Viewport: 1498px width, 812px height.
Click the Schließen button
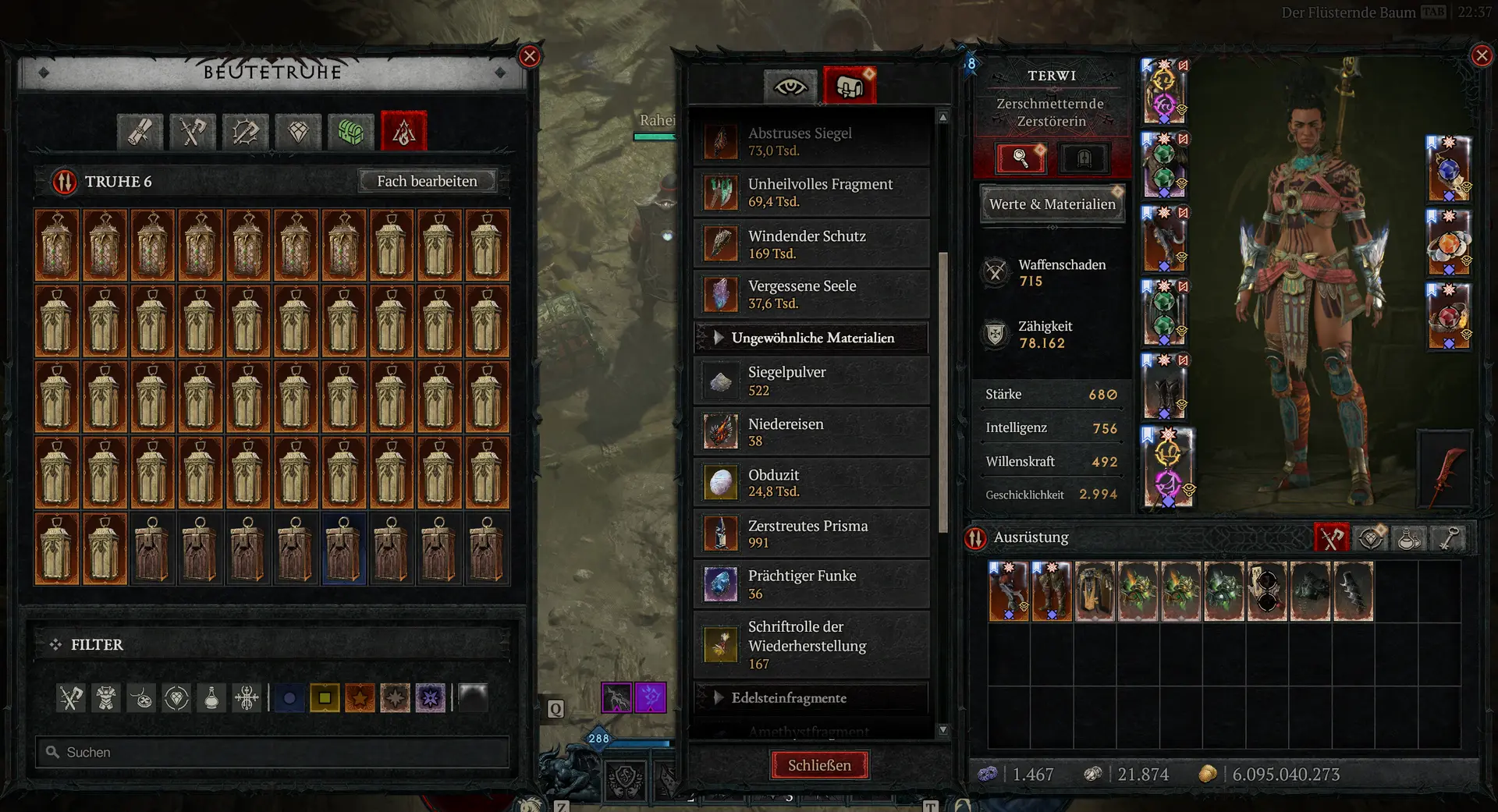tap(819, 765)
